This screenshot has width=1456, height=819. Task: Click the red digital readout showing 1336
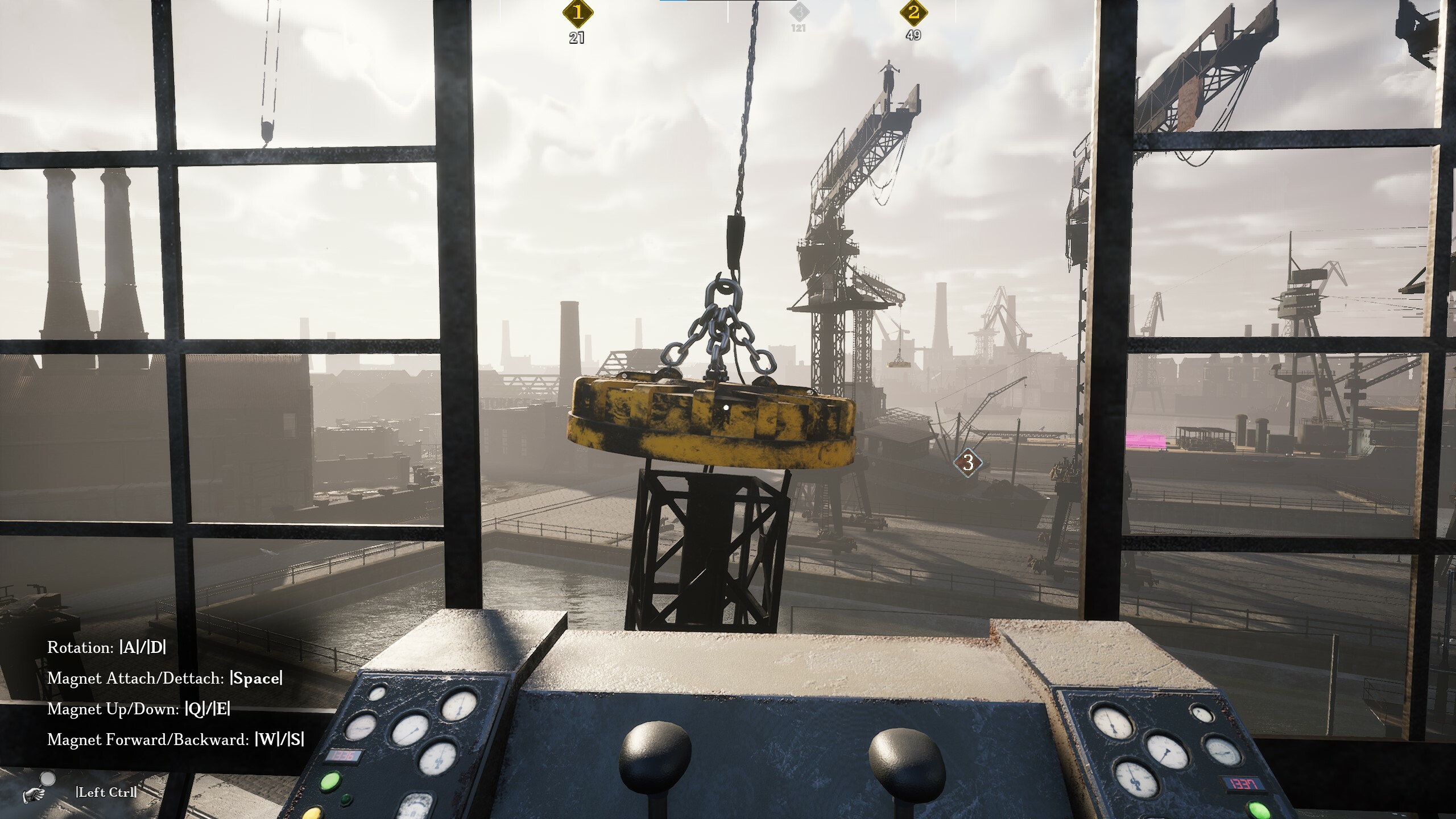(344, 755)
